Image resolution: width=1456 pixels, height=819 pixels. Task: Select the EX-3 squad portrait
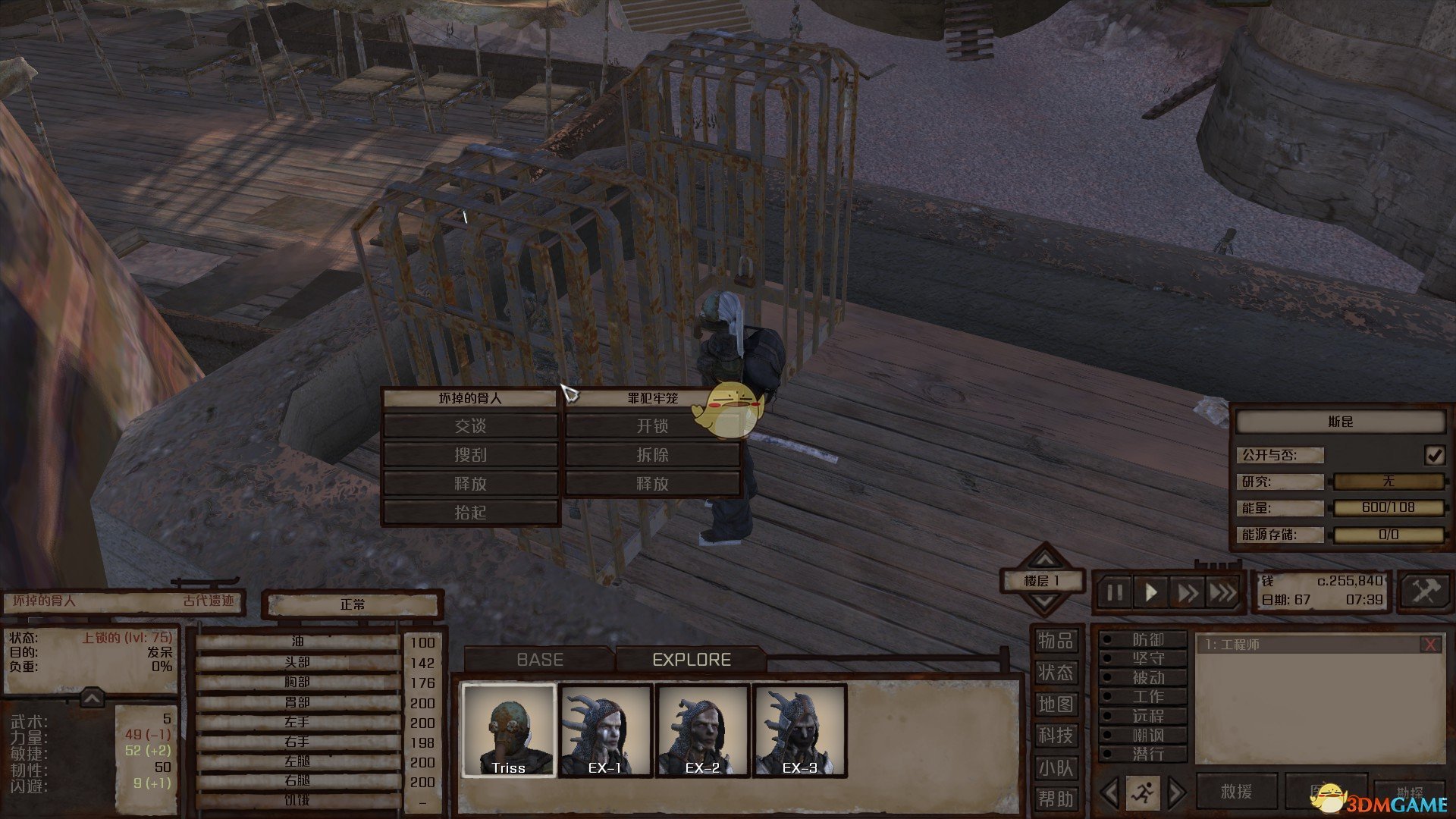point(799,730)
